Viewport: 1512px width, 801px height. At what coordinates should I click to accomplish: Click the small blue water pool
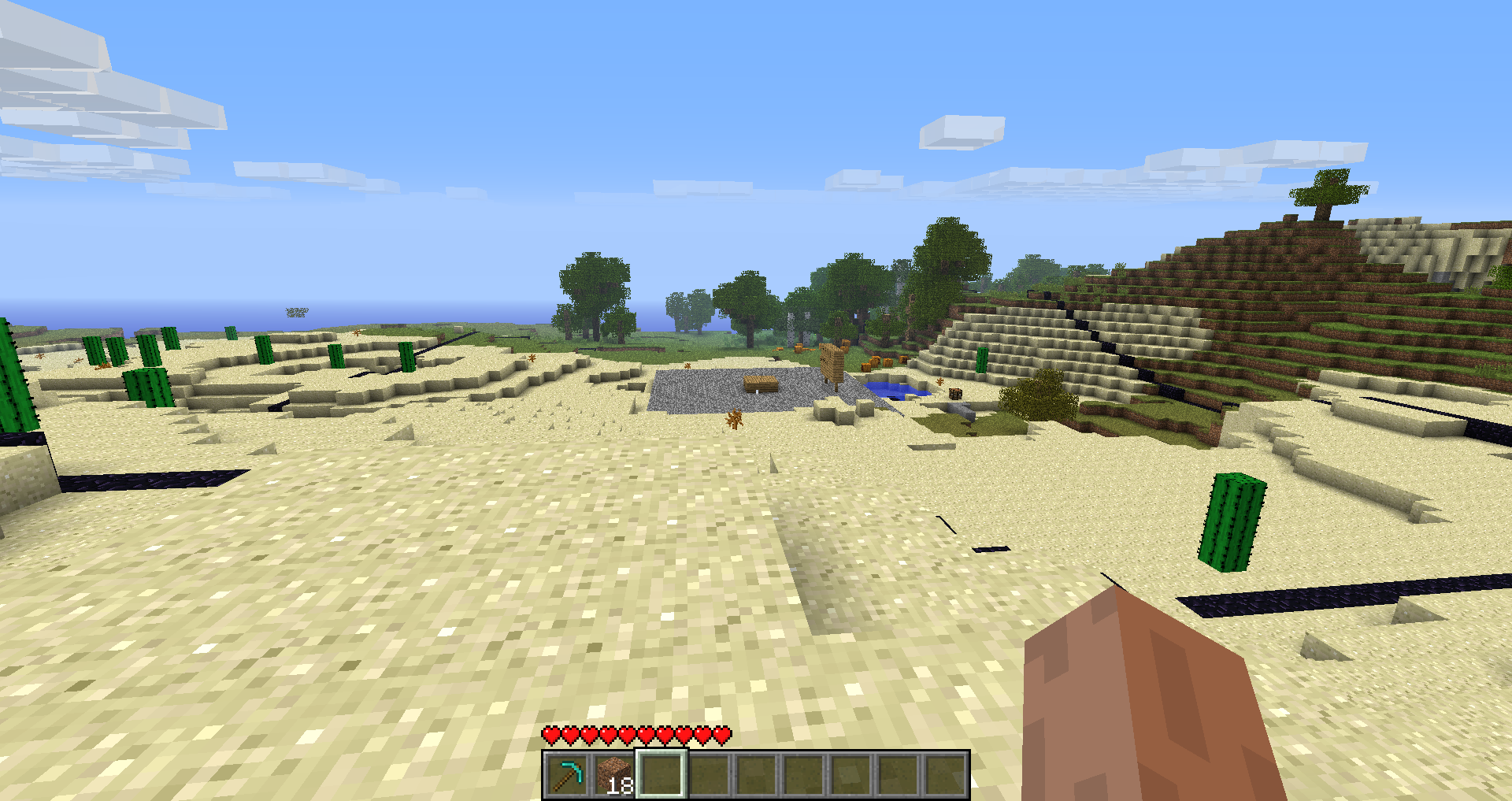[890, 388]
